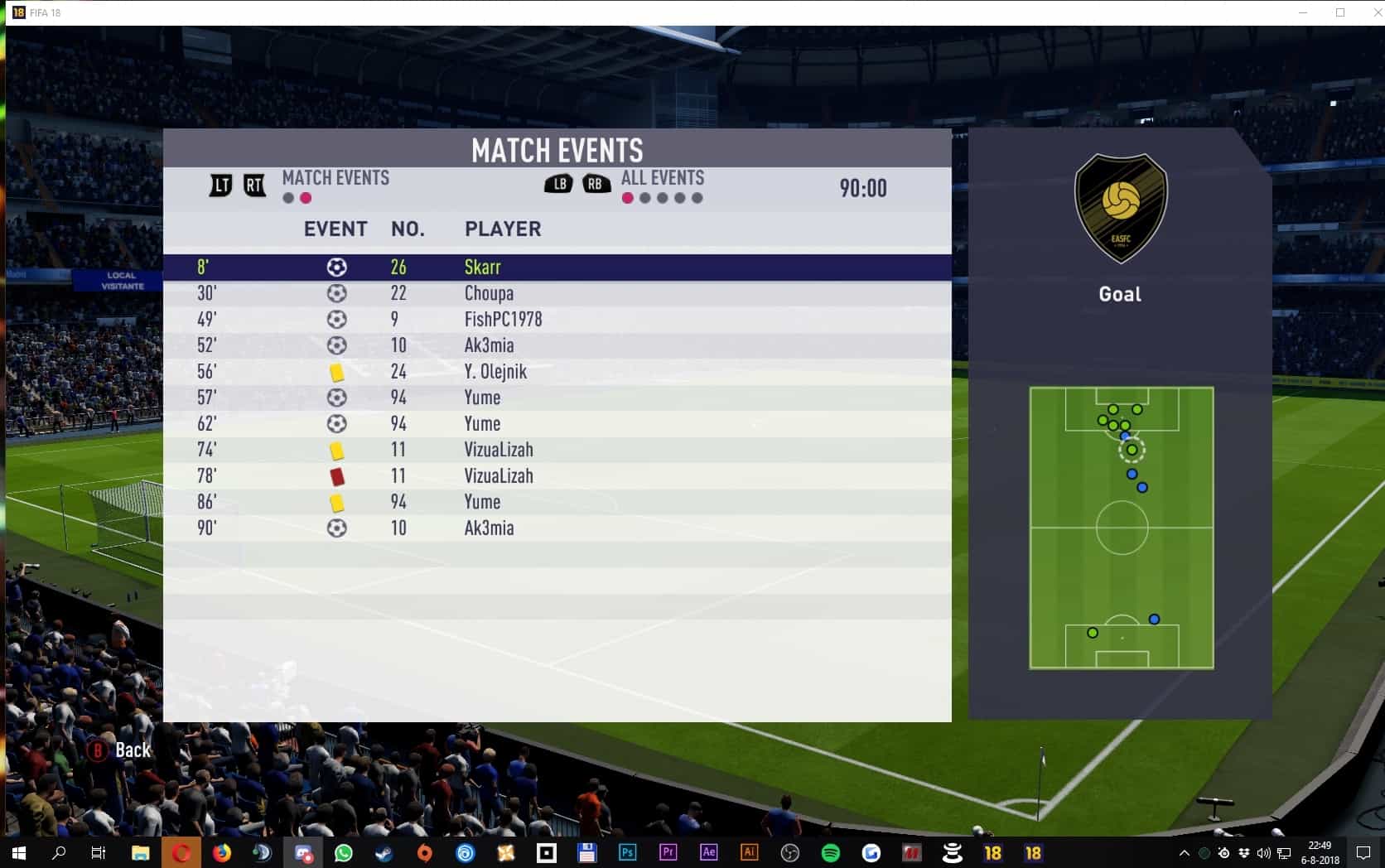Select the 78' VizuaLizah red card event
This screenshot has width=1385, height=868.
pos(557,476)
